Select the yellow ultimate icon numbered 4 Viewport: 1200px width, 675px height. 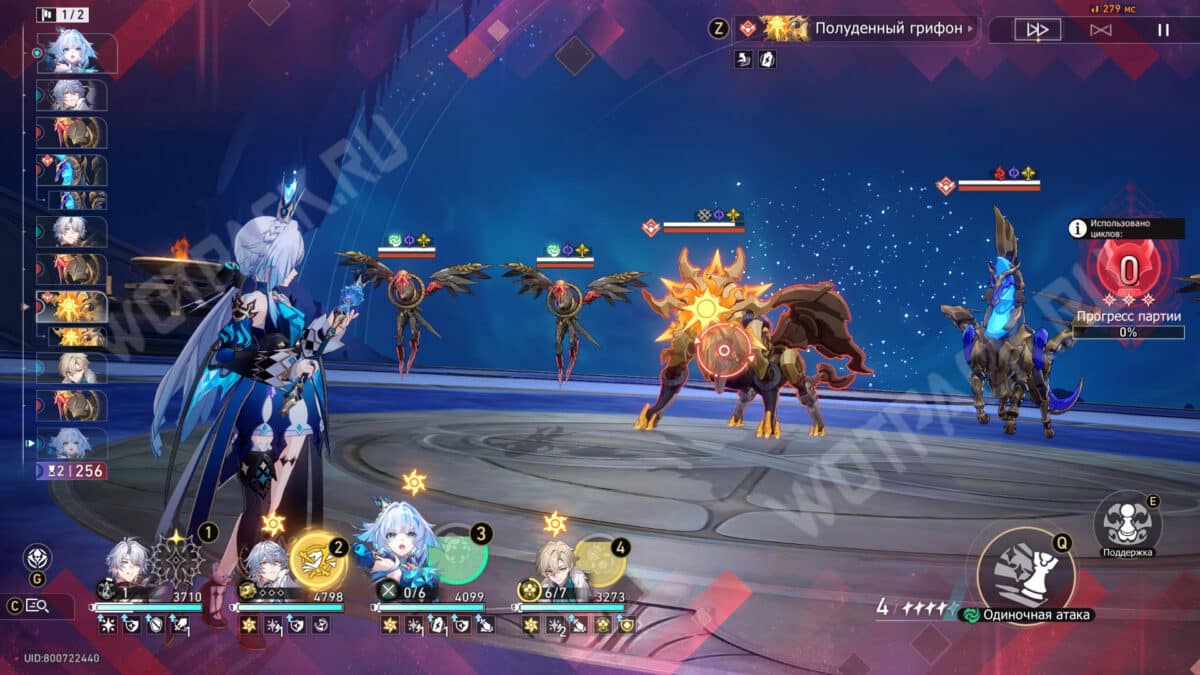(600, 560)
